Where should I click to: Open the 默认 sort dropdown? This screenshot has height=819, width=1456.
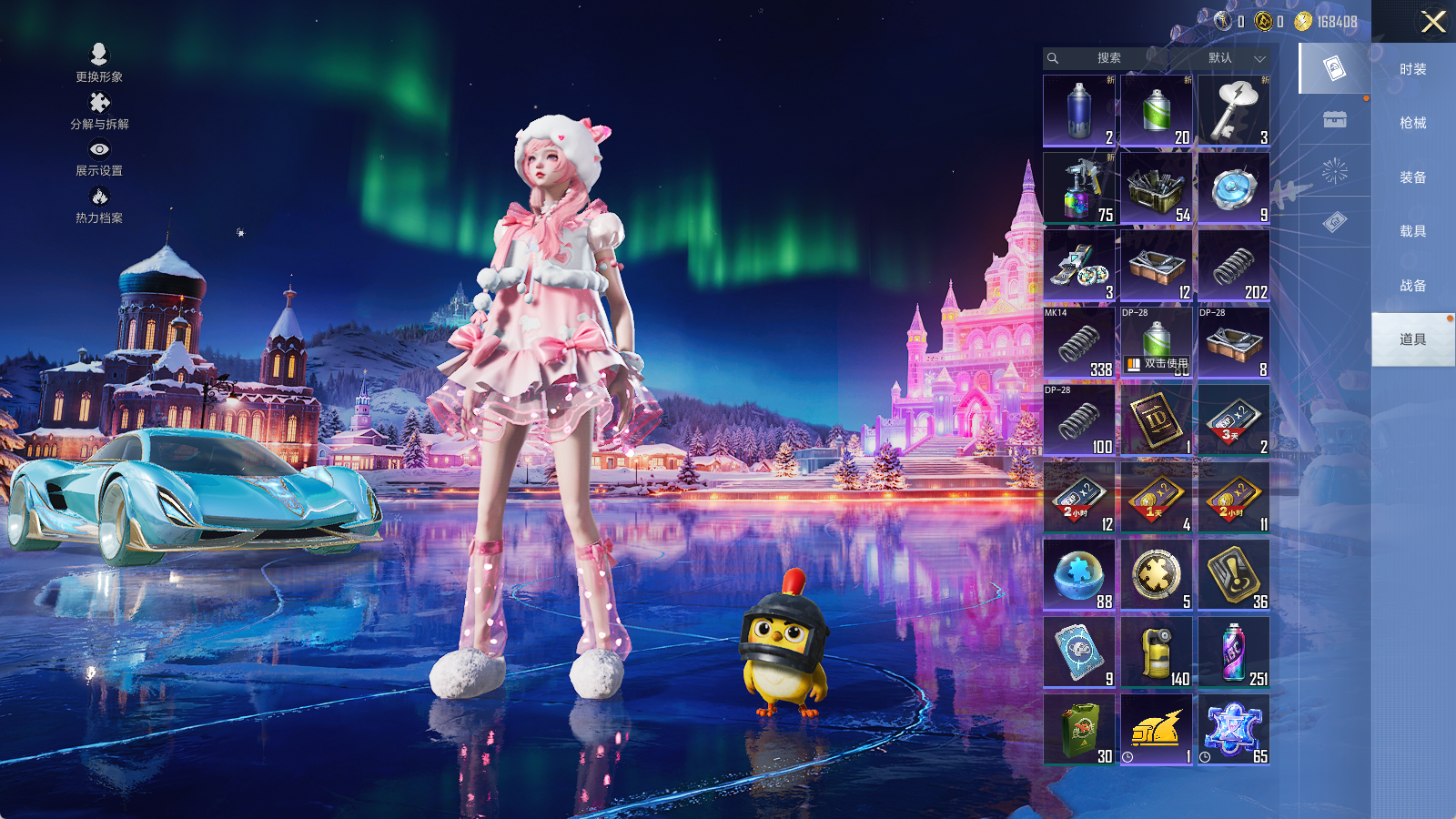click(x=1235, y=58)
